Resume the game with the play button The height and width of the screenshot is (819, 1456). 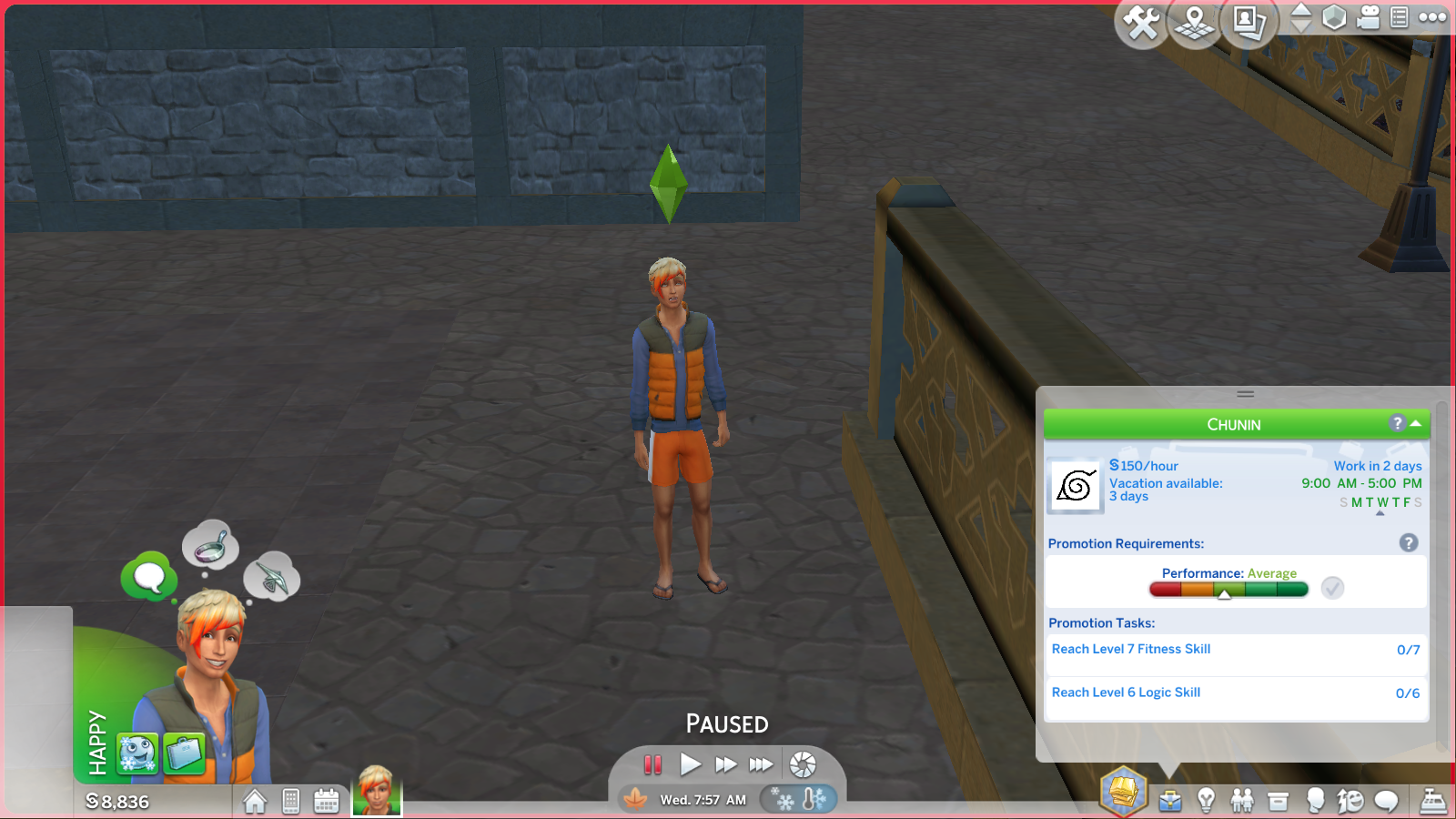[690, 765]
